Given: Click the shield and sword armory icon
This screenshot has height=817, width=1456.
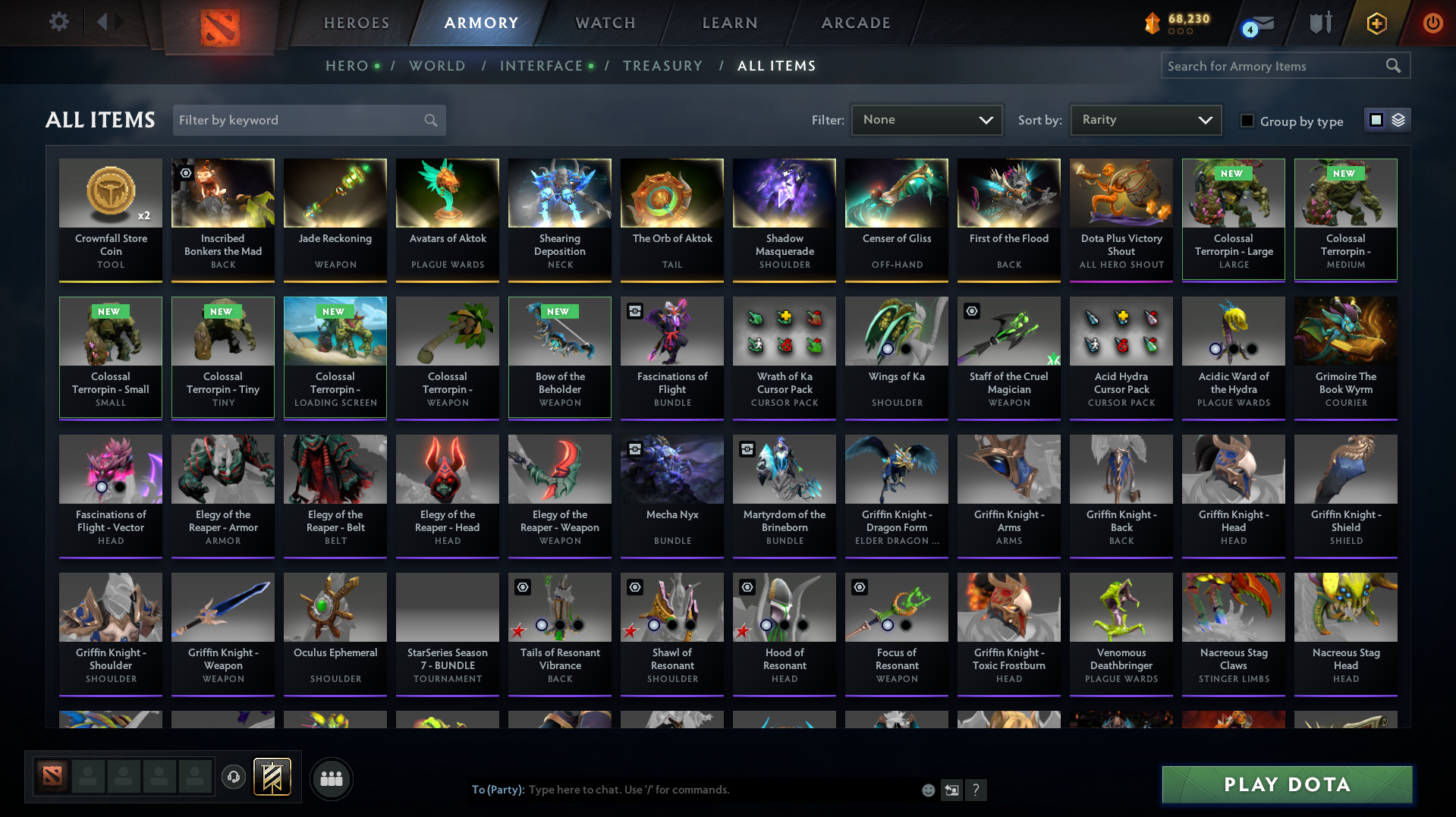Looking at the screenshot, I should (x=1319, y=23).
